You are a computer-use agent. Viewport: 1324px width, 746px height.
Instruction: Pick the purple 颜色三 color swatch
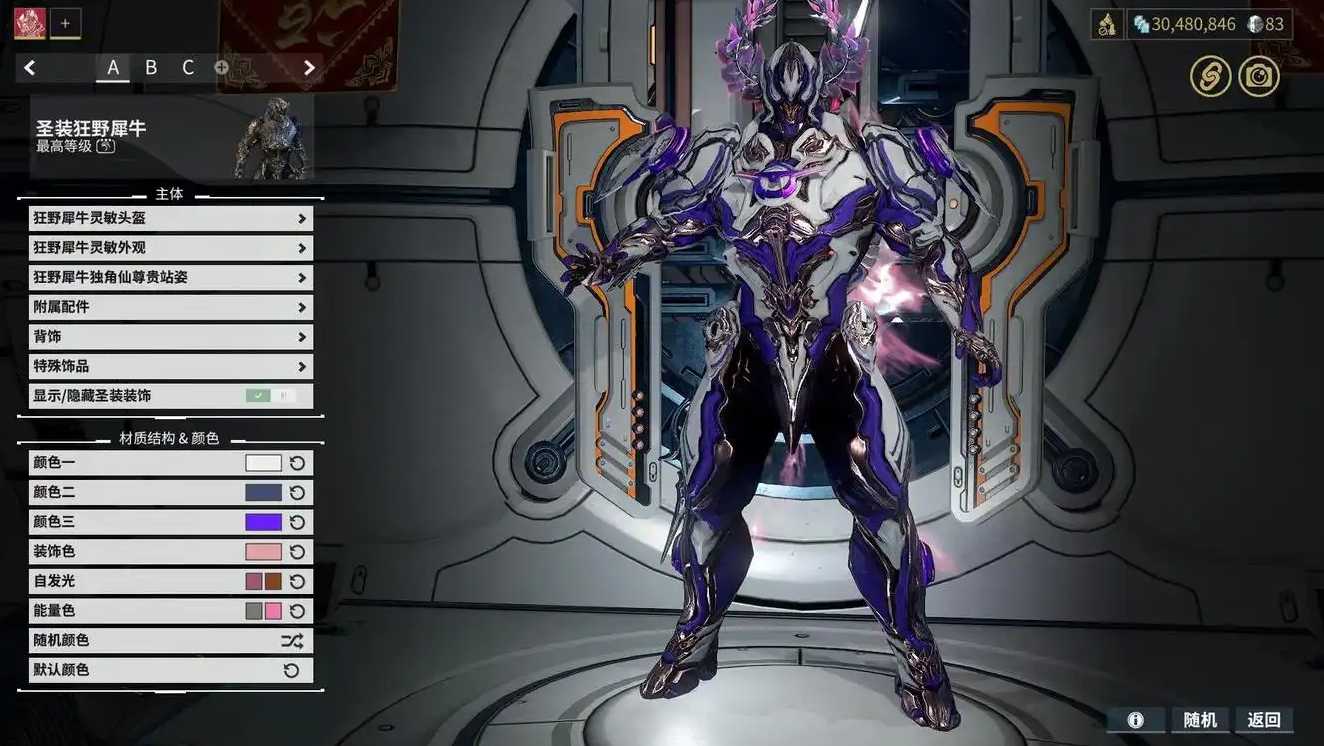[x=263, y=522]
